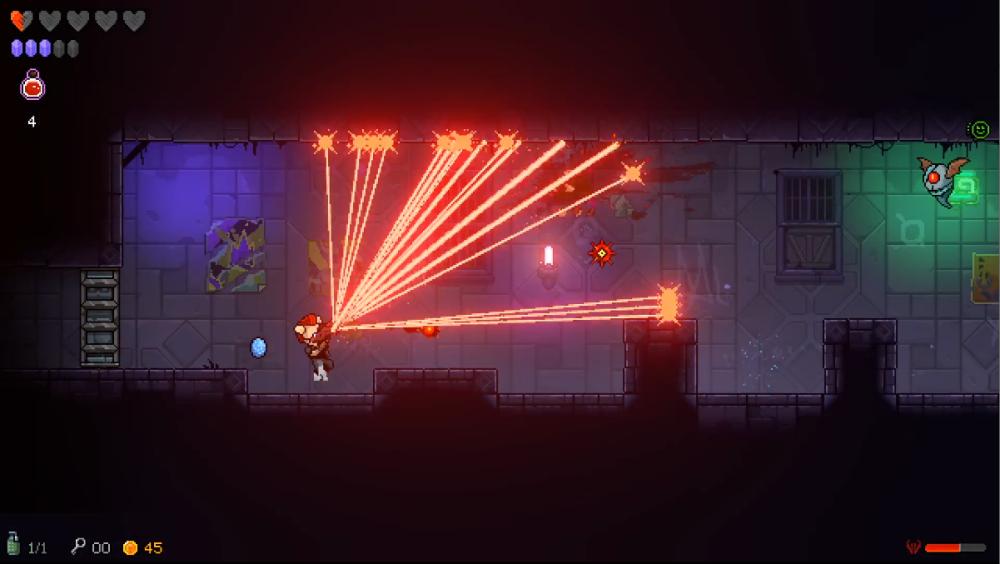Select the green grenade icon
The image size is (1000, 564).
click(x=13, y=545)
